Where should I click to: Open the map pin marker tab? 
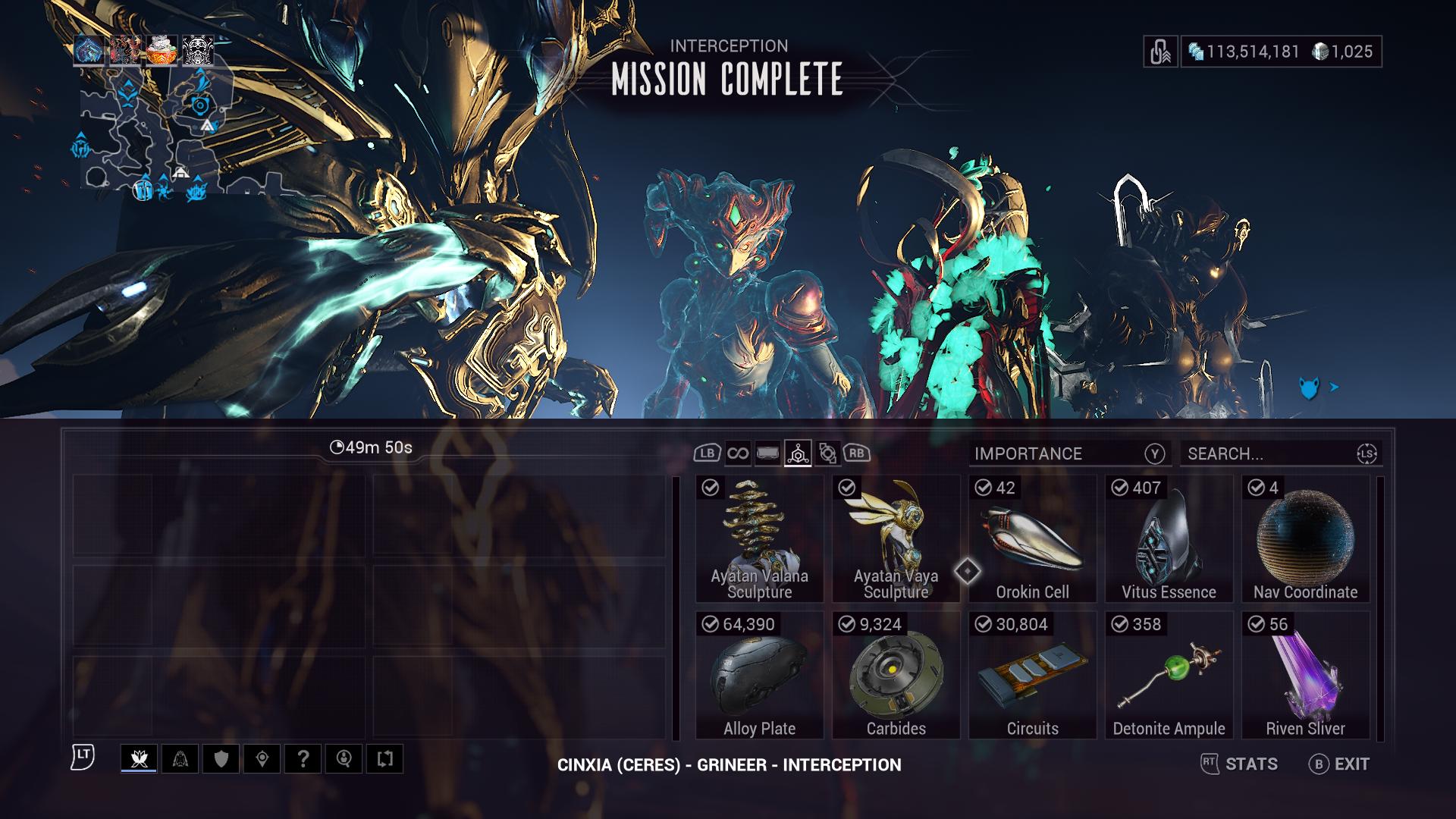coord(262,758)
